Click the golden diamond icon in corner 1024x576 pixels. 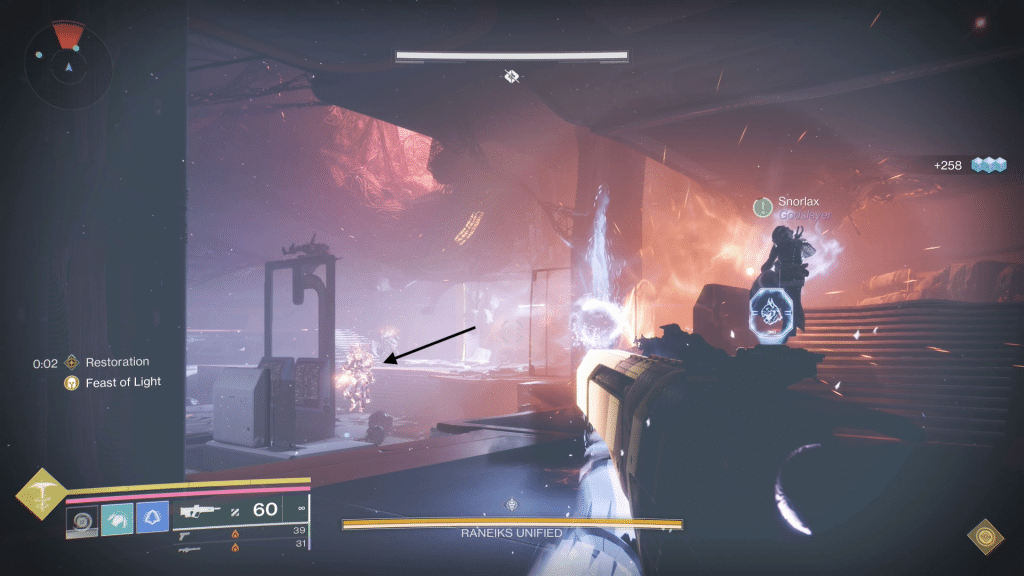984,537
